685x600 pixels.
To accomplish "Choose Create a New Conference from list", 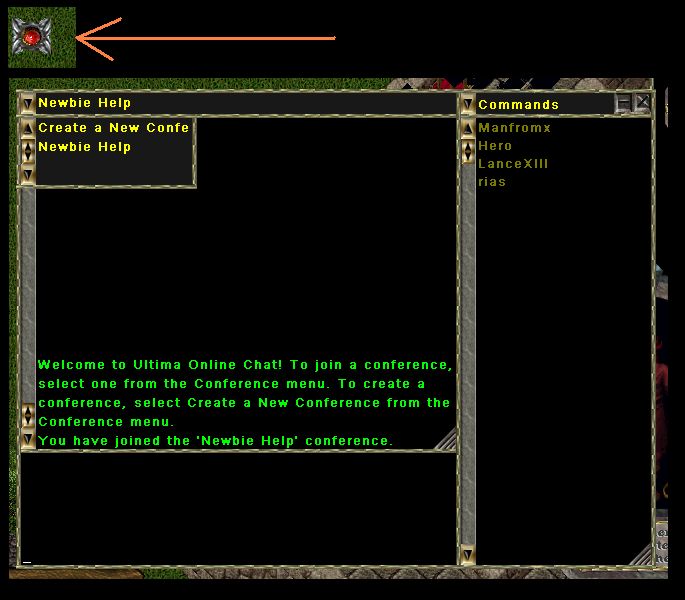I will [113, 128].
